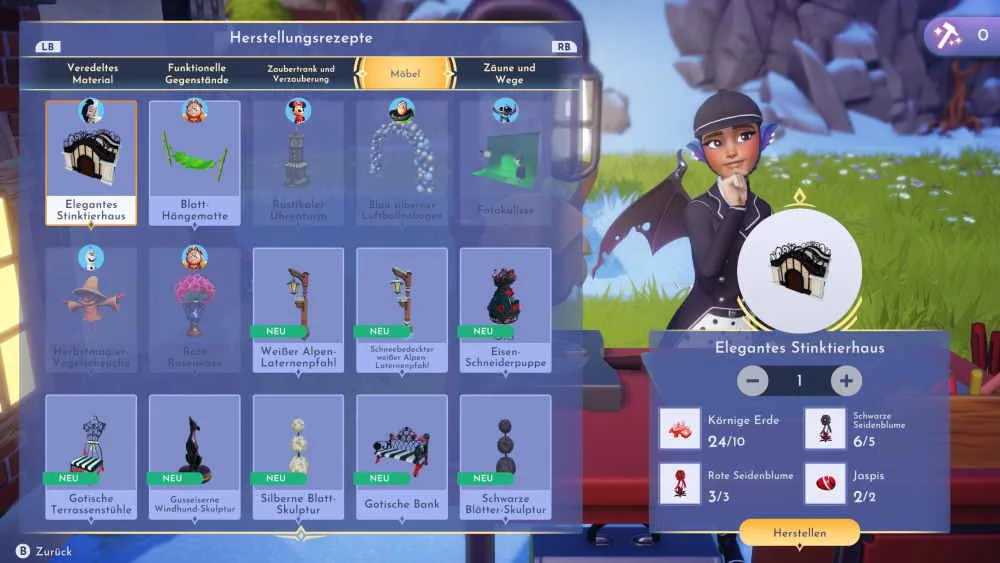The image size is (1000, 563).
Task: Increase crafting quantity with the plus button
Action: (x=846, y=381)
